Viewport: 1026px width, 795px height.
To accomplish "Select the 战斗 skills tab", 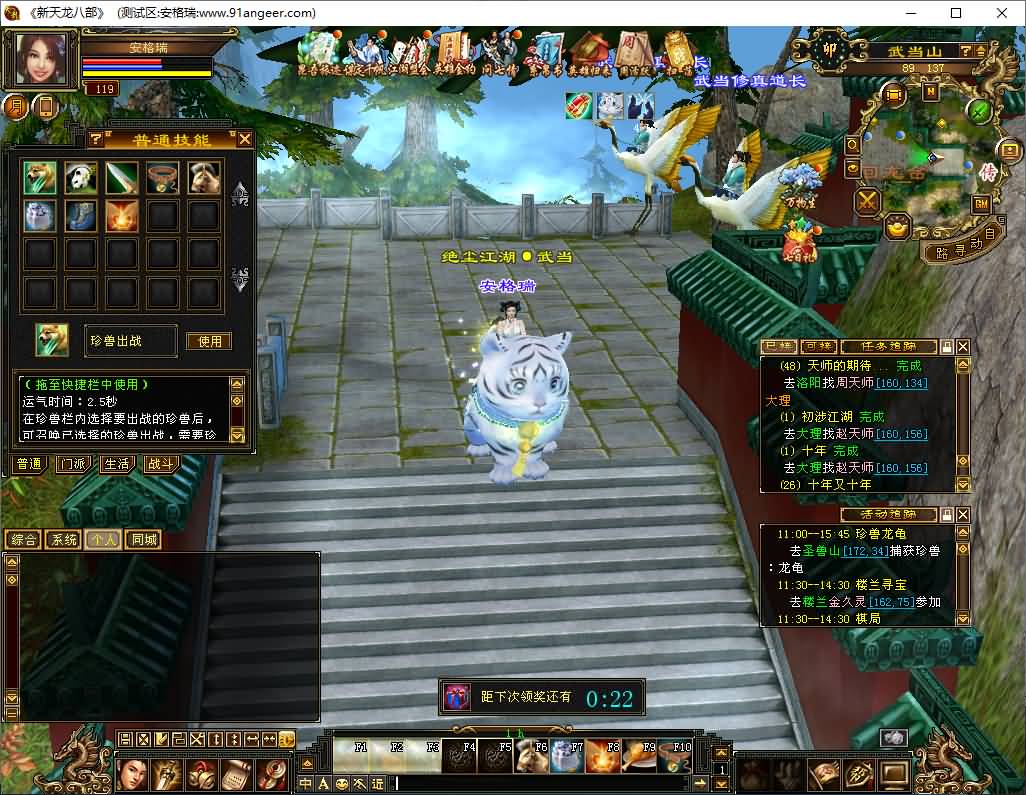I will [x=160, y=464].
